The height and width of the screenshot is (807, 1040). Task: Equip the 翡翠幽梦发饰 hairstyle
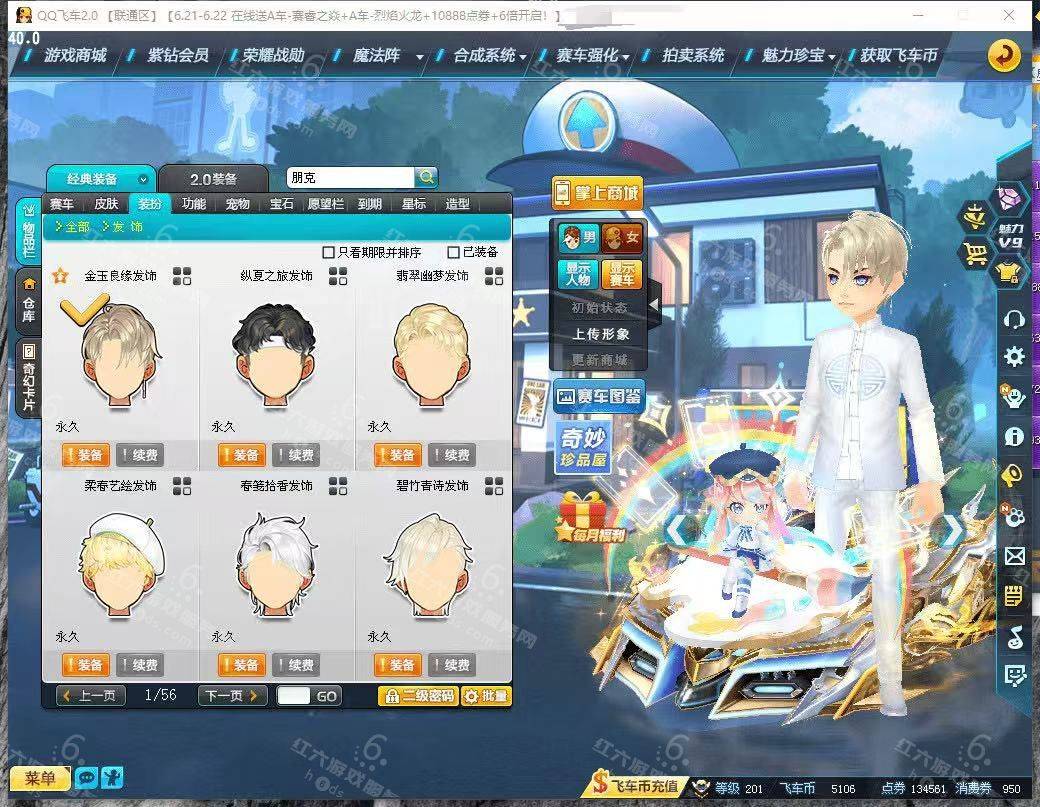click(397, 456)
